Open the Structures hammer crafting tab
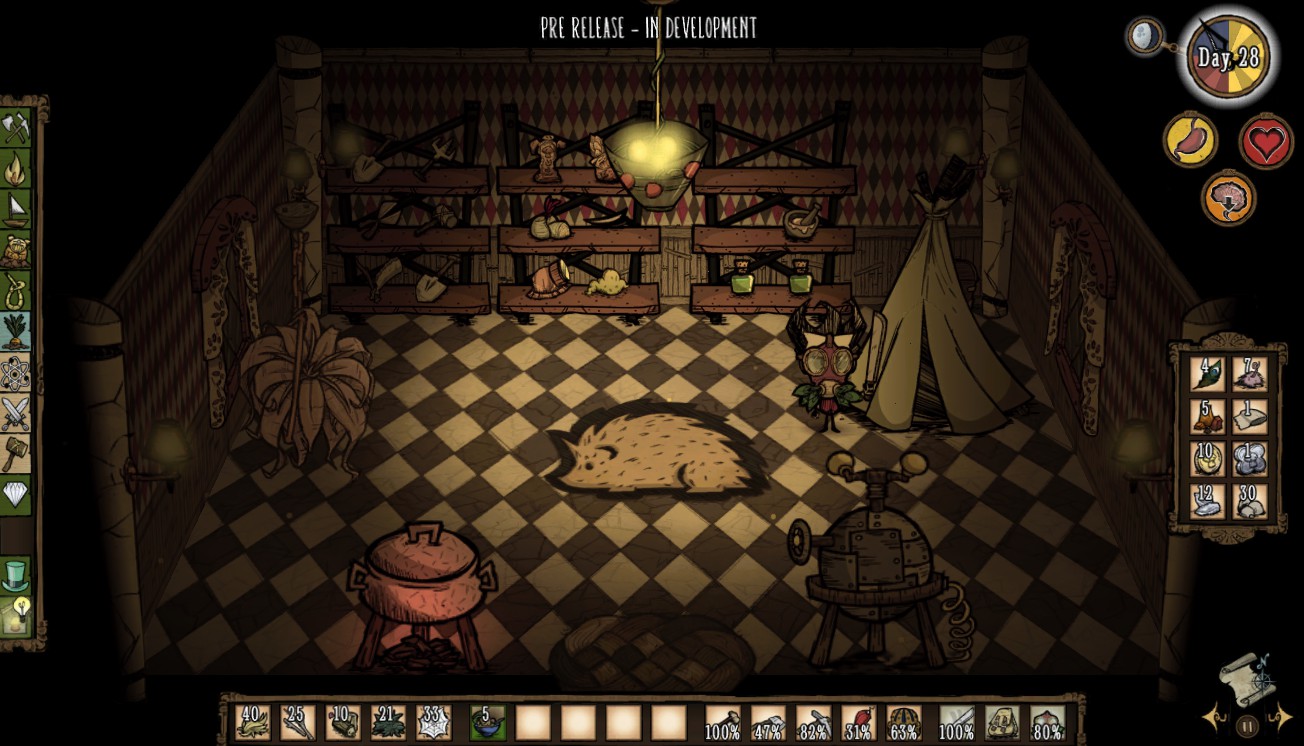The width and height of the screenshot is (1304, 746). 15,453
